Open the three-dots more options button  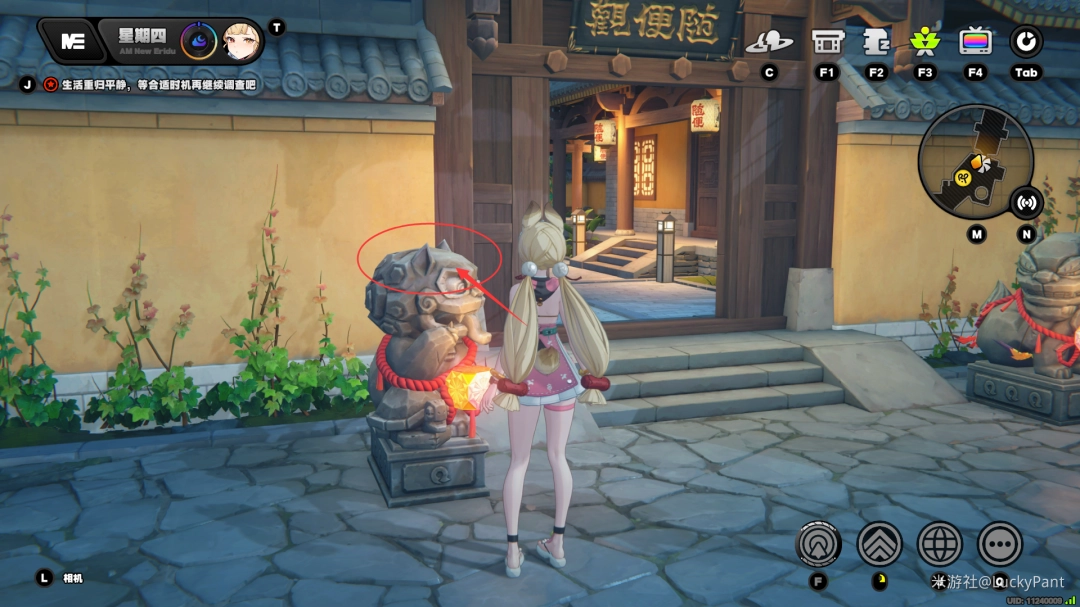point(1000,544)
